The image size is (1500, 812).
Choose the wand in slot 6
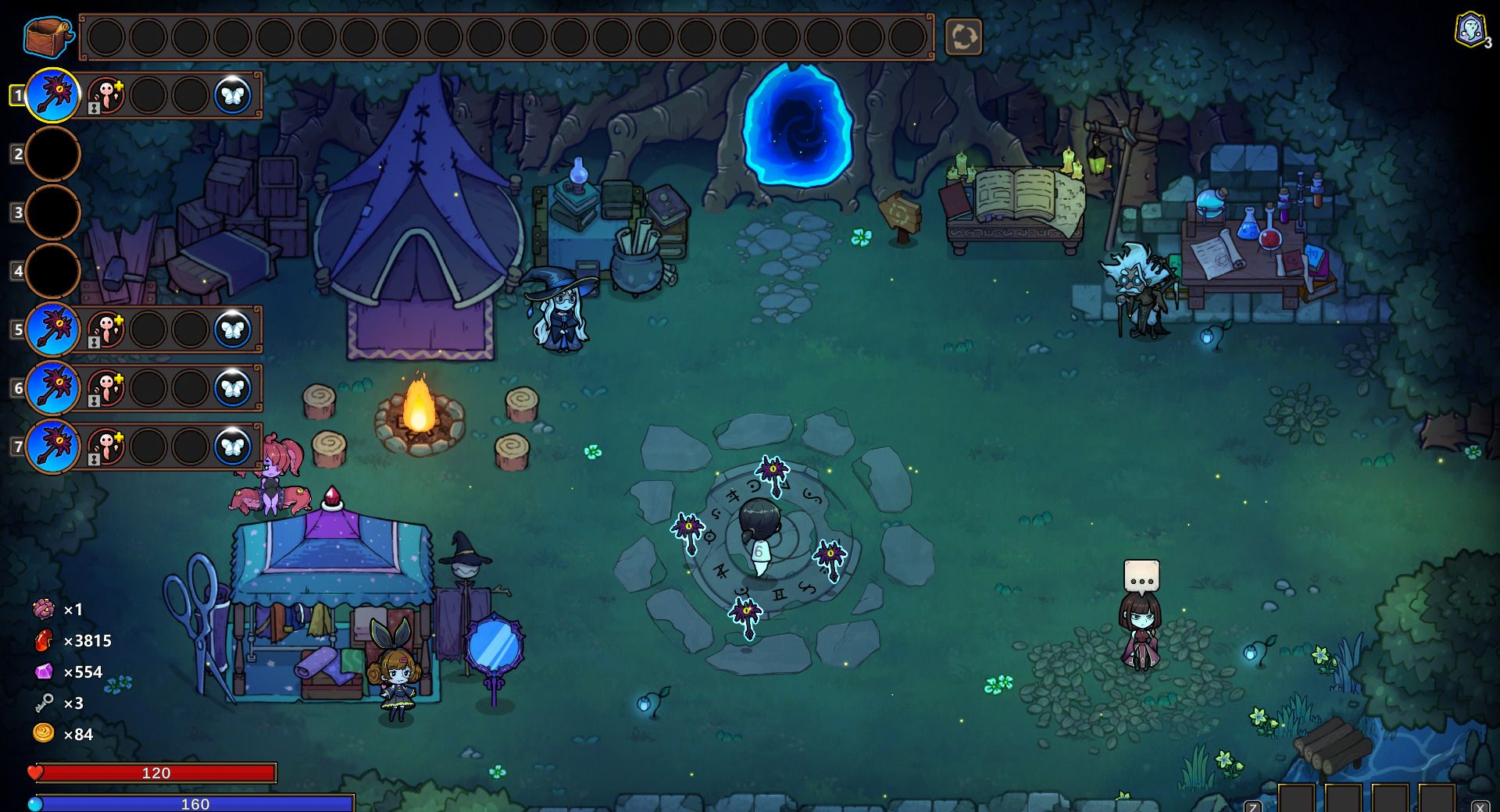point(53,388)
